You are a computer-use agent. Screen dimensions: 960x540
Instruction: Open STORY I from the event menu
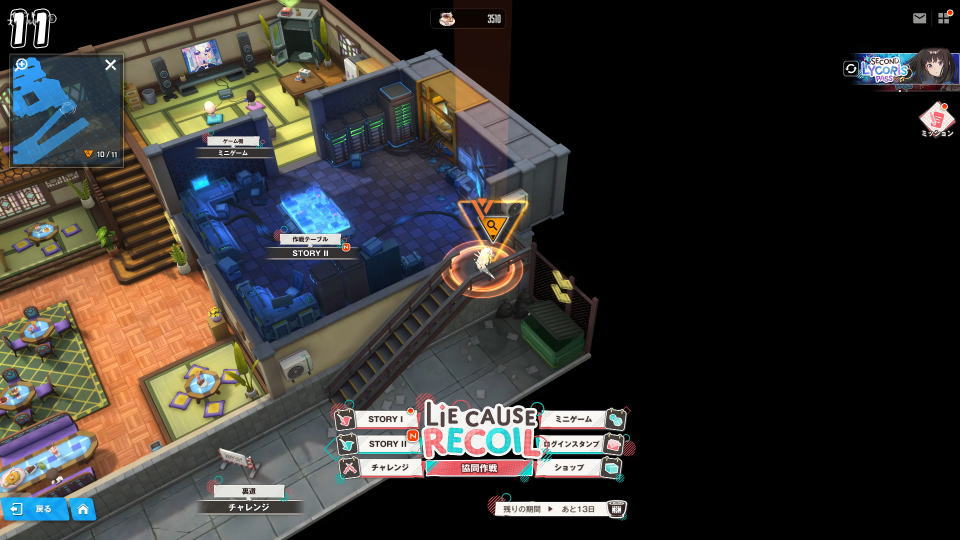pos(385,420)
